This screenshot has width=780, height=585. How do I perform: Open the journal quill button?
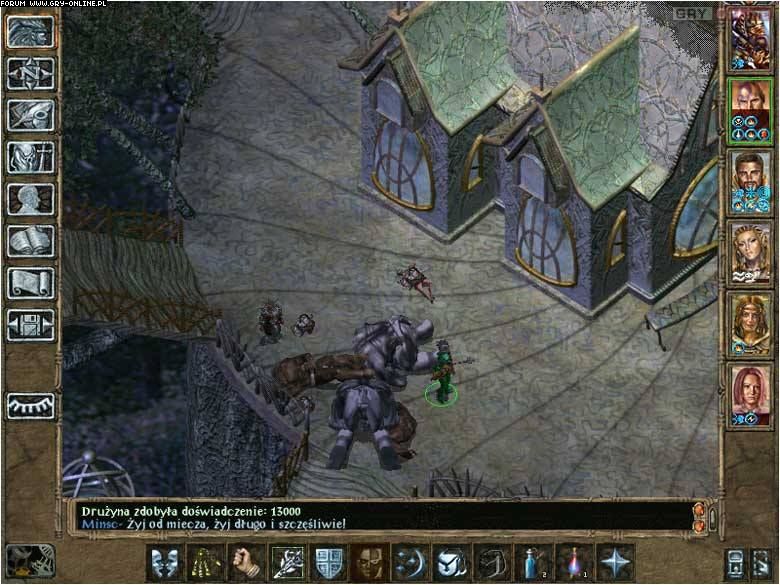[x=31, y=115]
